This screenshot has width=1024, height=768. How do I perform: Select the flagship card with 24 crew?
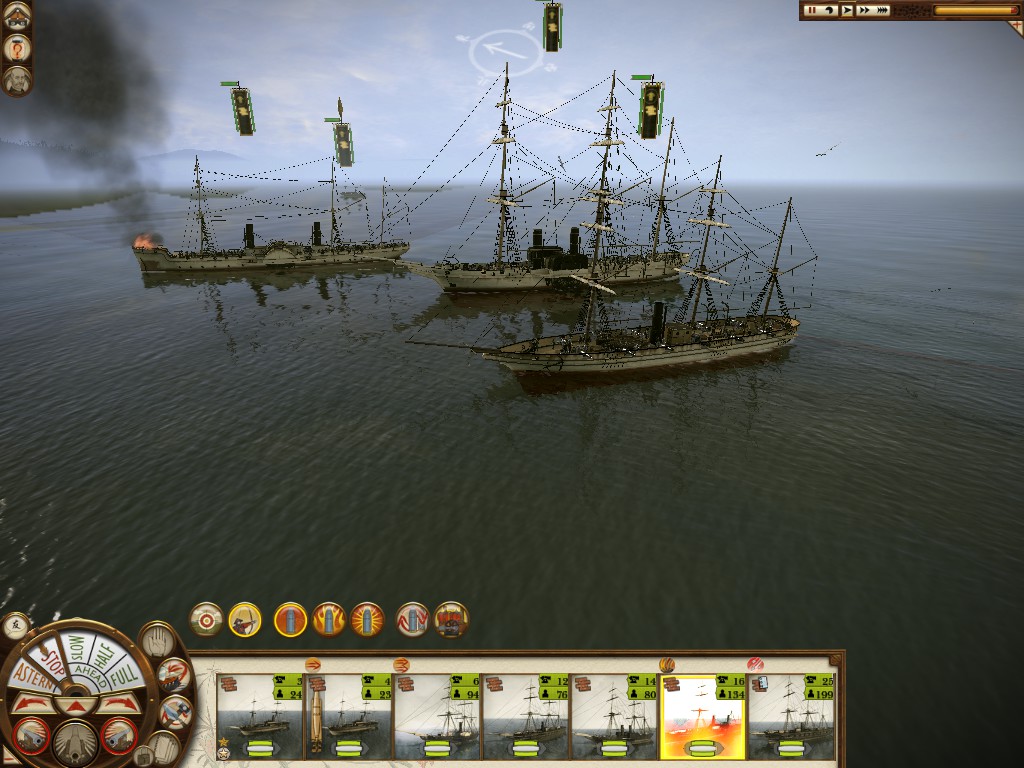click(x=260, y=716)
